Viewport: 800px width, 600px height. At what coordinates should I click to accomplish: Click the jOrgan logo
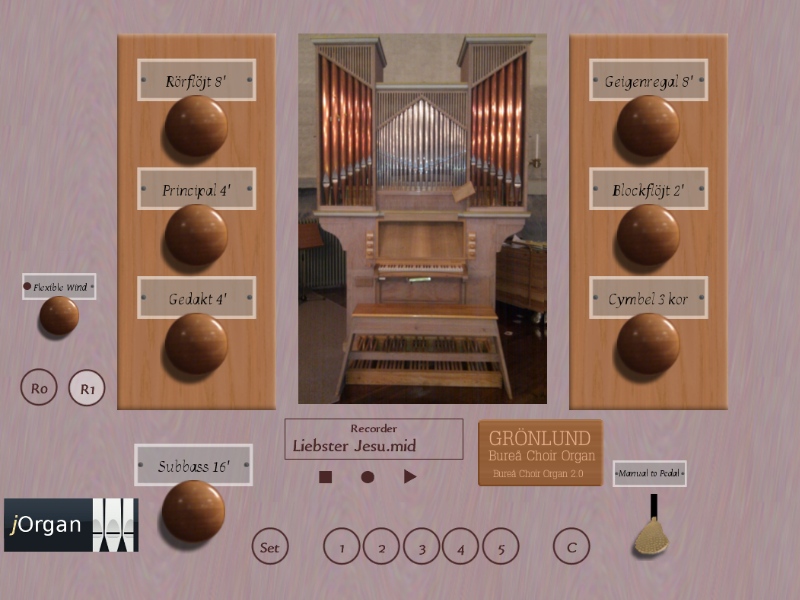pos(70,525)
